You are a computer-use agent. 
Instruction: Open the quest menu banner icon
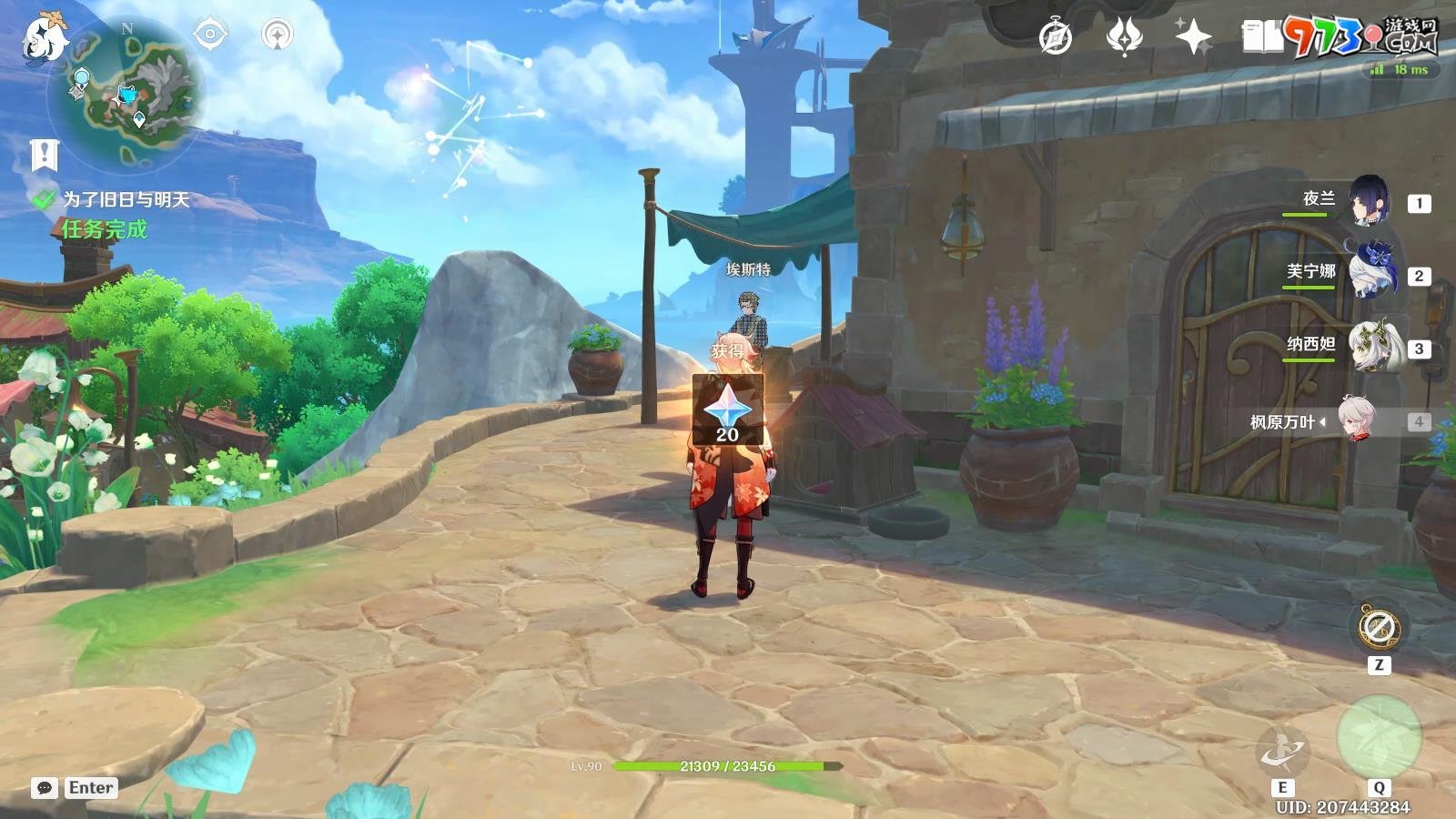pos(43,156)
